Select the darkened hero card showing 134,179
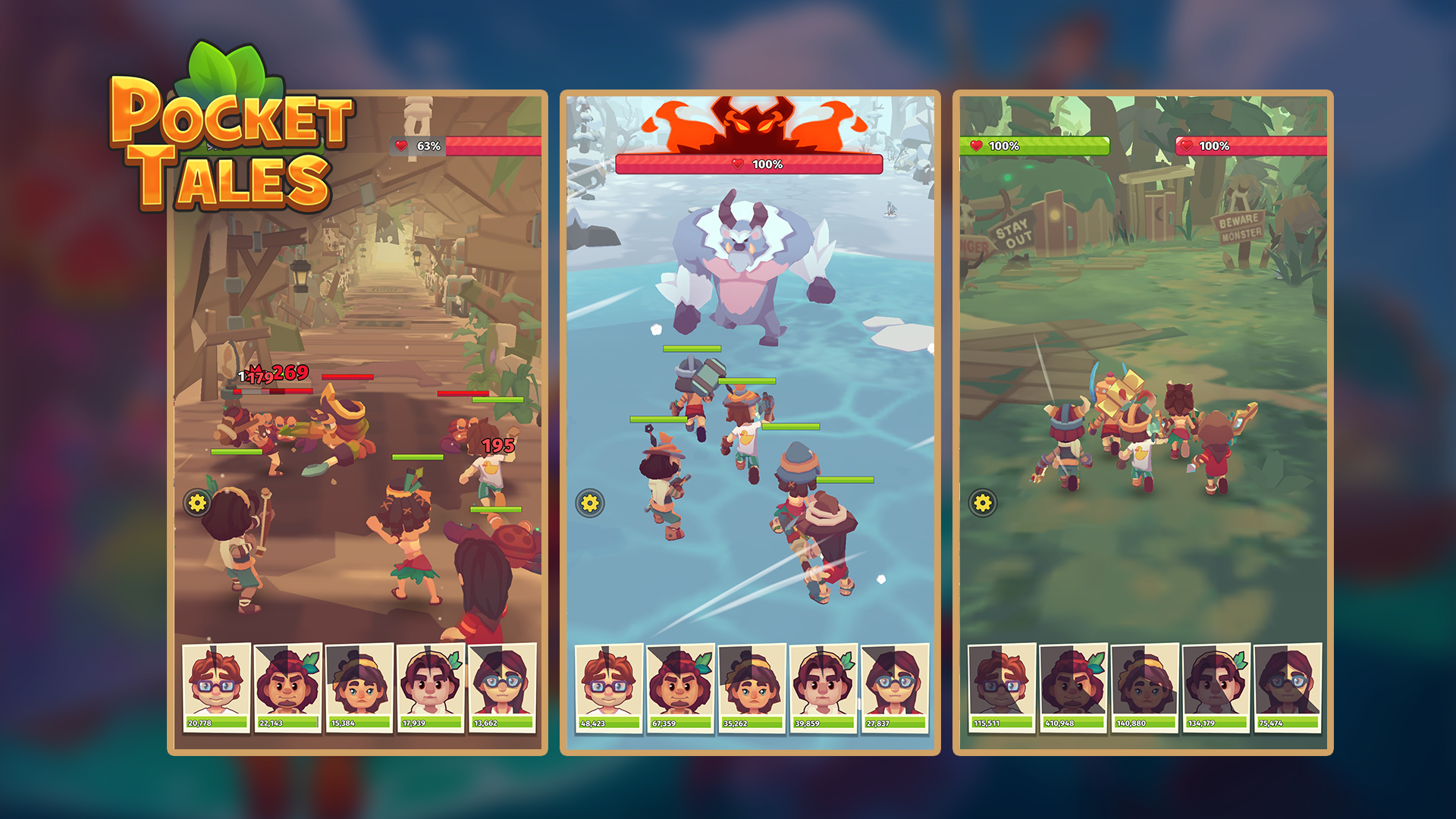 [1216, 686]
